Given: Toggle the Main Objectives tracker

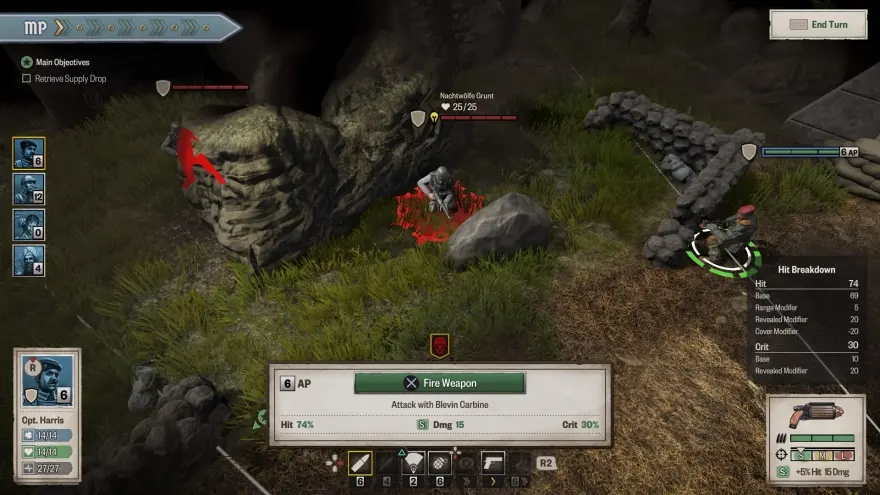Looking at the screenshot, I should (27, 62).
